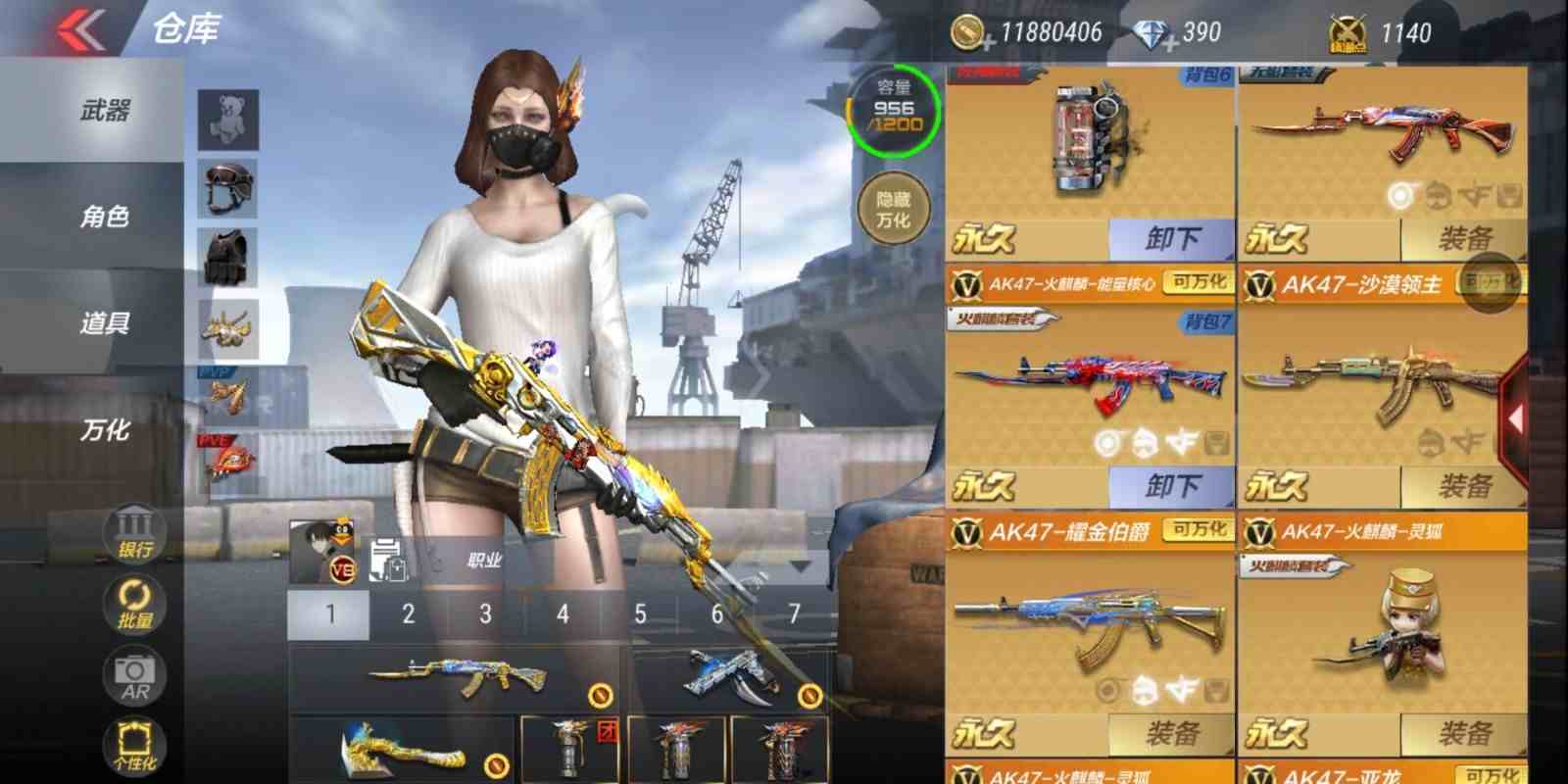Switch to weapon slot tab 3
Image resolution: width=1568 pixels, height=784 pixels.
coord(485,613)
